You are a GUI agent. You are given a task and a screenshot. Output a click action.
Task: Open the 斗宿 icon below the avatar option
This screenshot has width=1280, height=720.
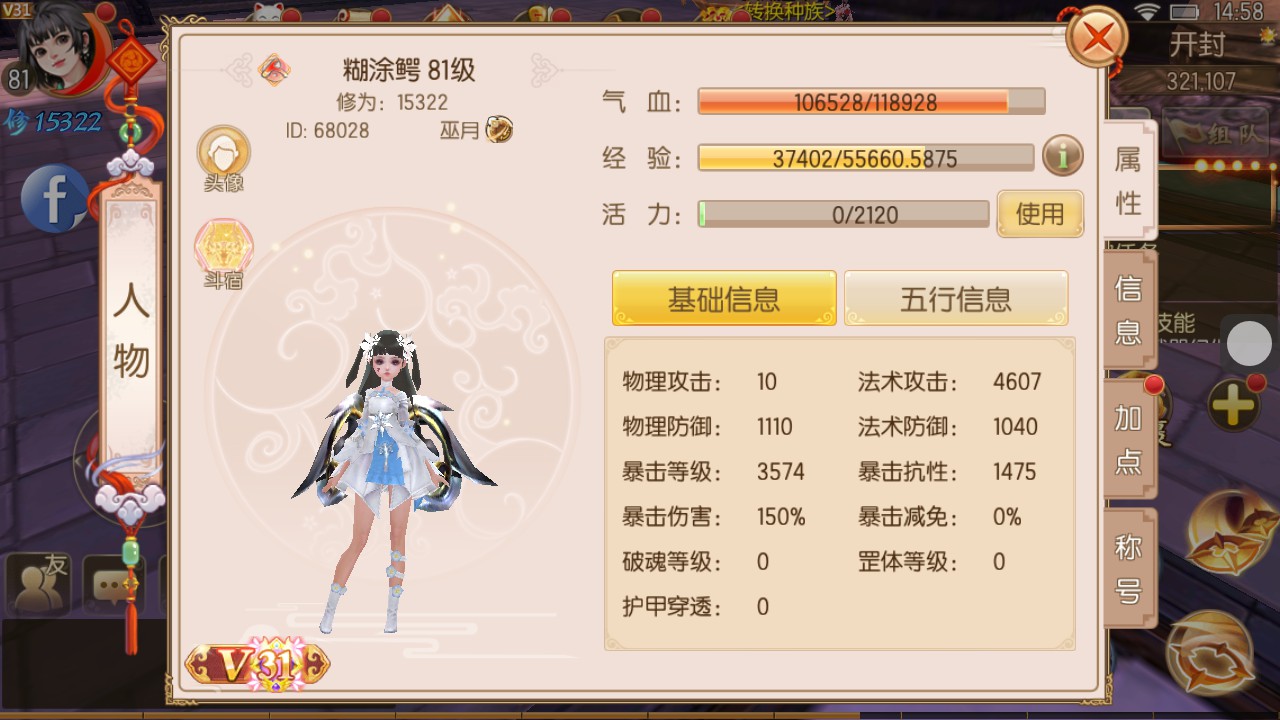tap(223, 248)
